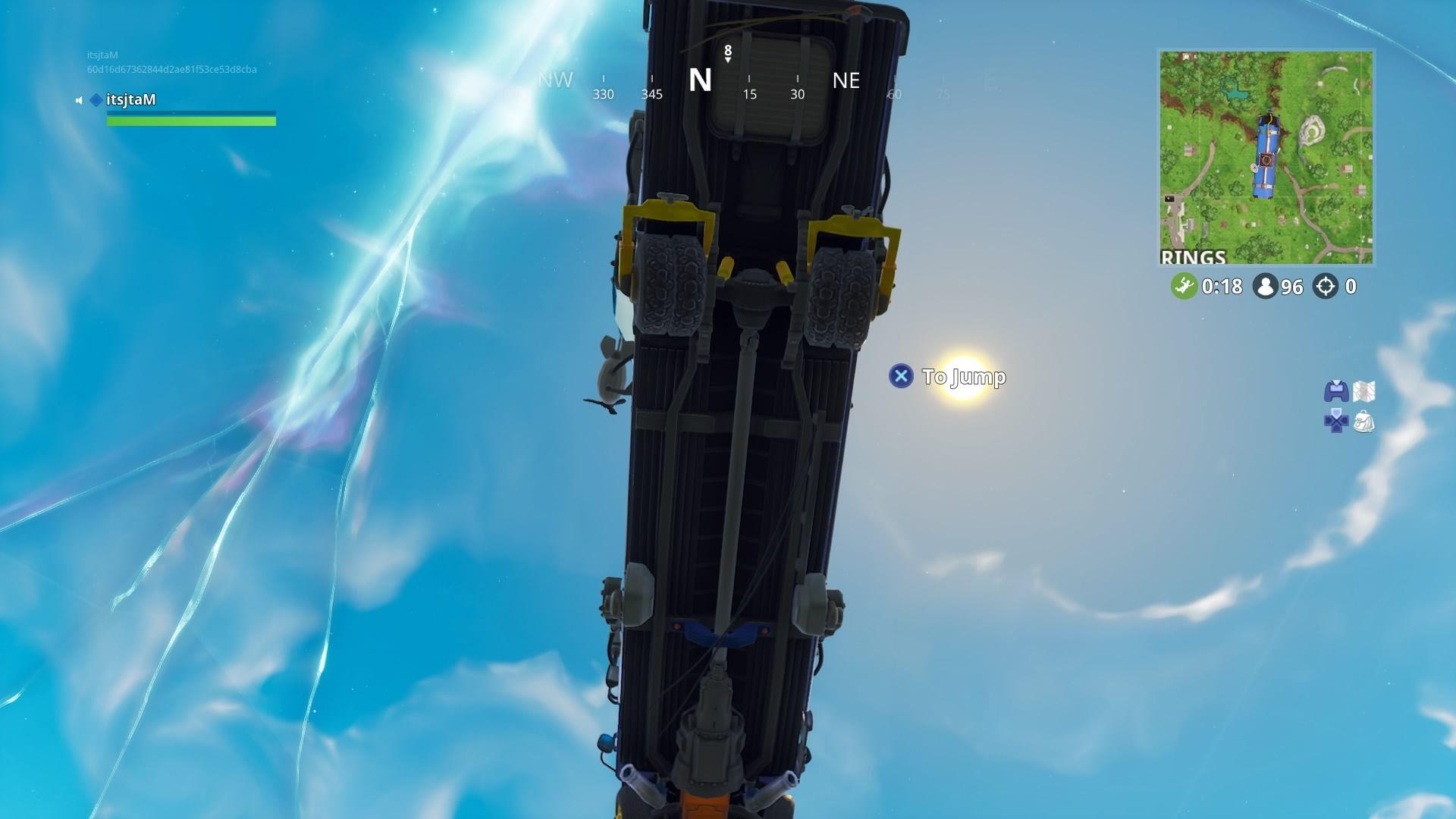Click the player name itsjtaM

pos(130,99)
